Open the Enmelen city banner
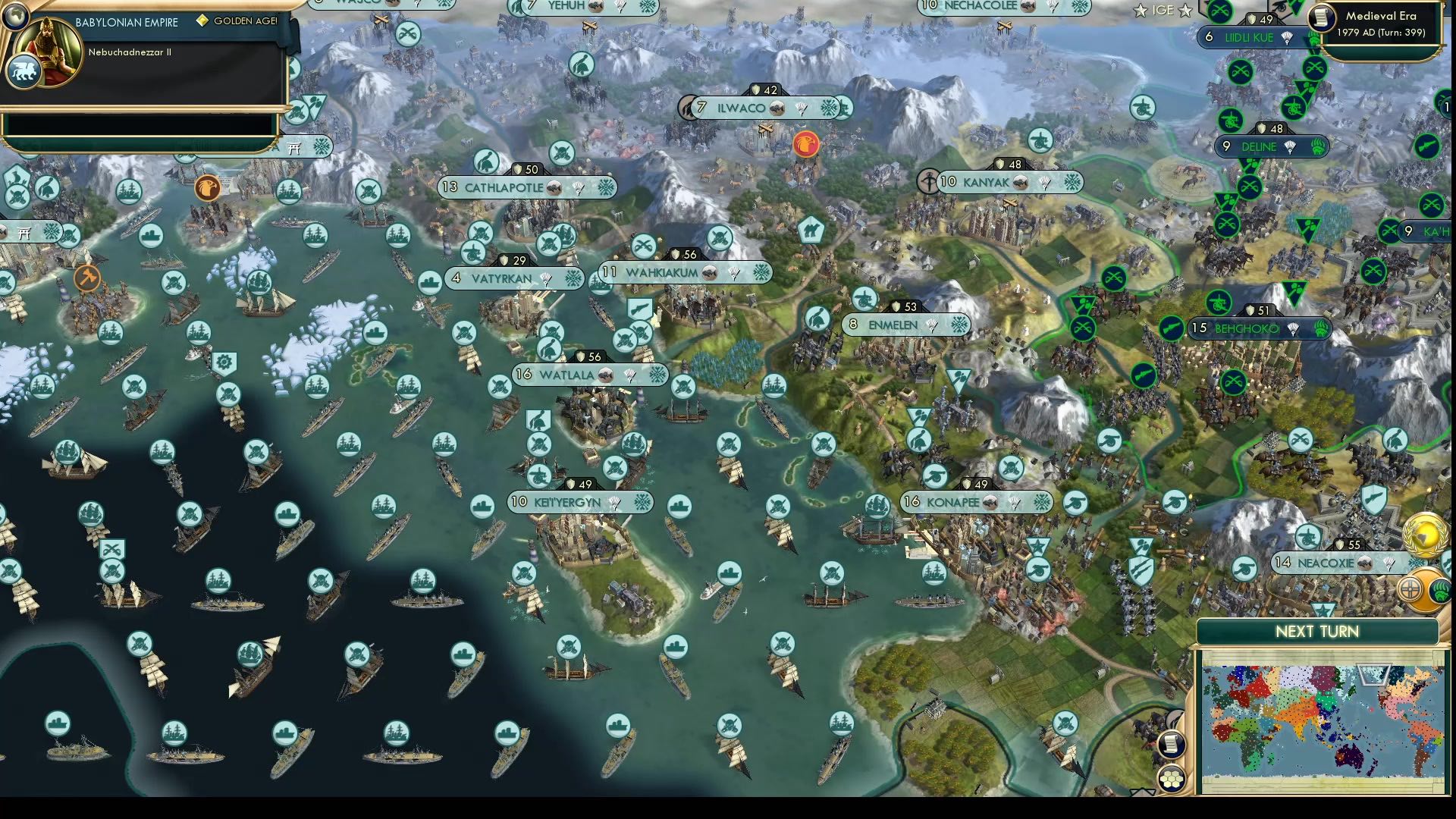1456x819 pixels. pos(903,325)
